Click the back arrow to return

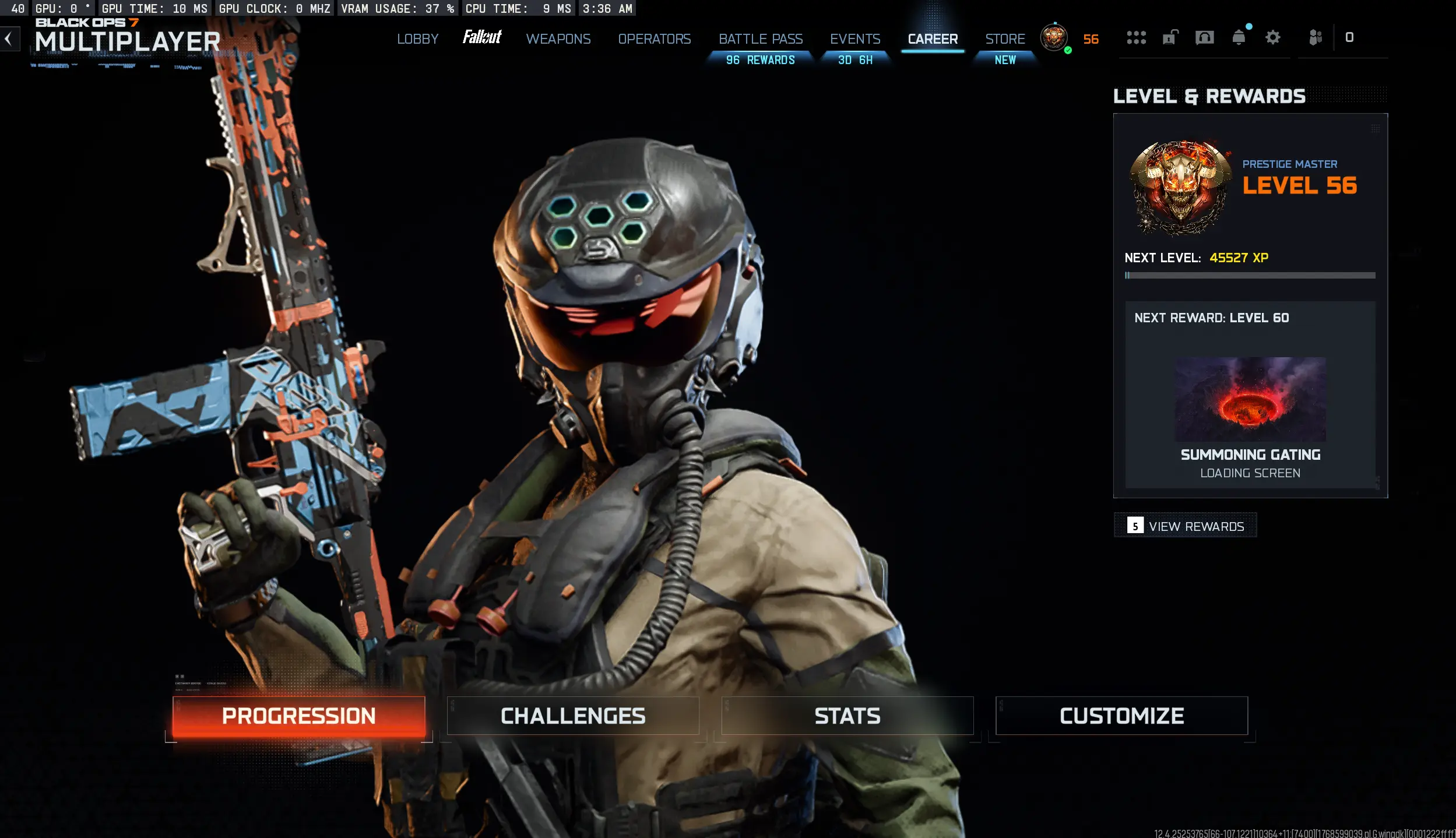[9, 38]
